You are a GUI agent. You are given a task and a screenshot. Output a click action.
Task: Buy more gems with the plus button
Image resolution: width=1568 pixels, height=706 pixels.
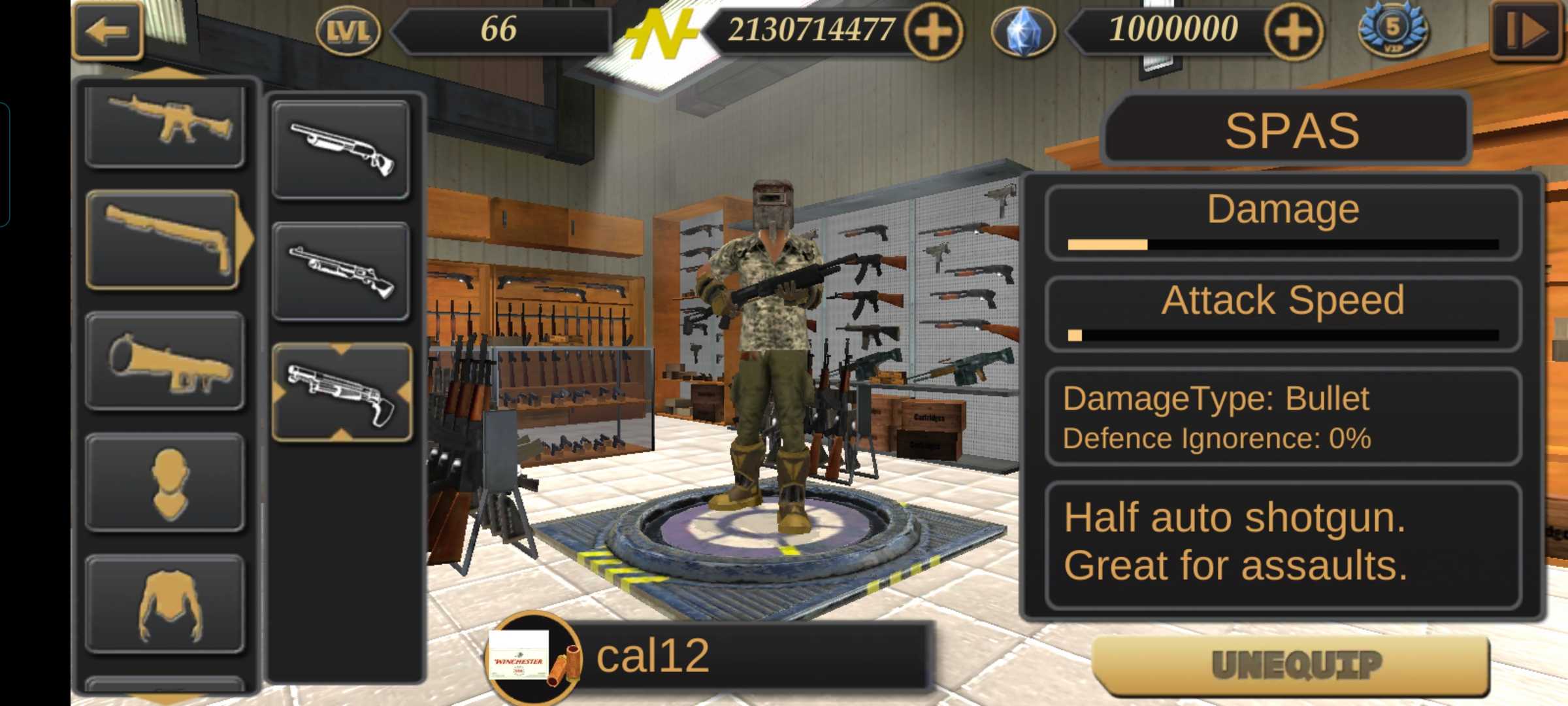tap(1294, 31)
